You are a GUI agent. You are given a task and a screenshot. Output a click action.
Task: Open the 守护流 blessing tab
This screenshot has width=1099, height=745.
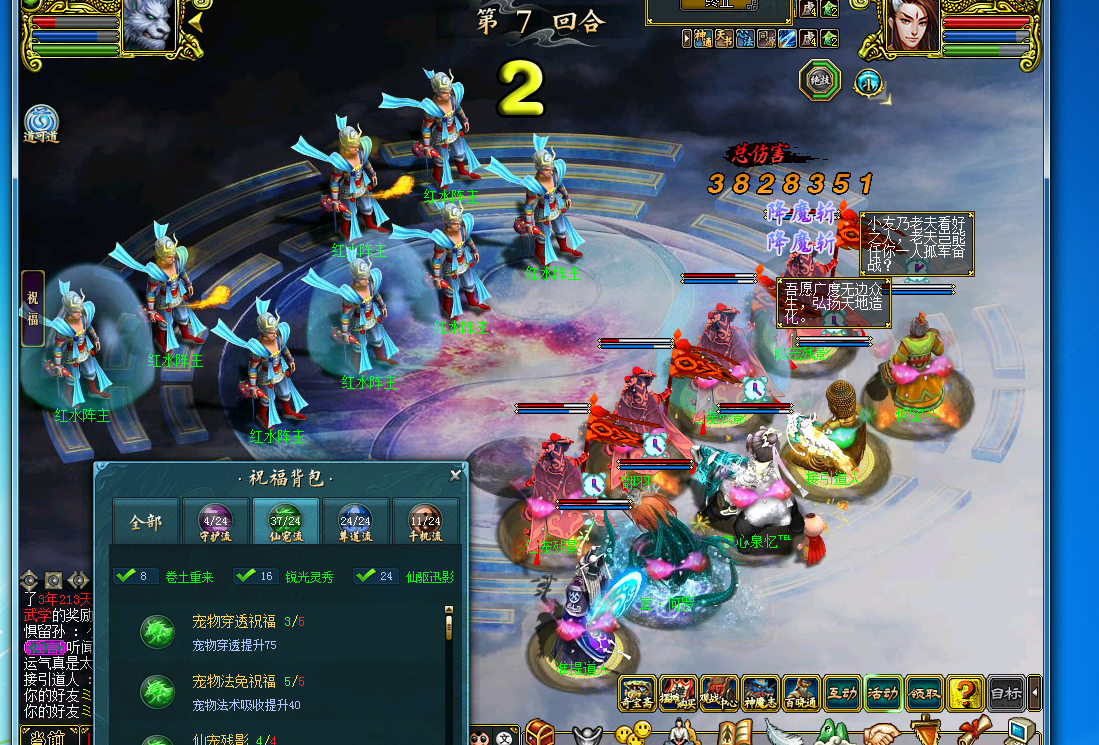(215, 522)
